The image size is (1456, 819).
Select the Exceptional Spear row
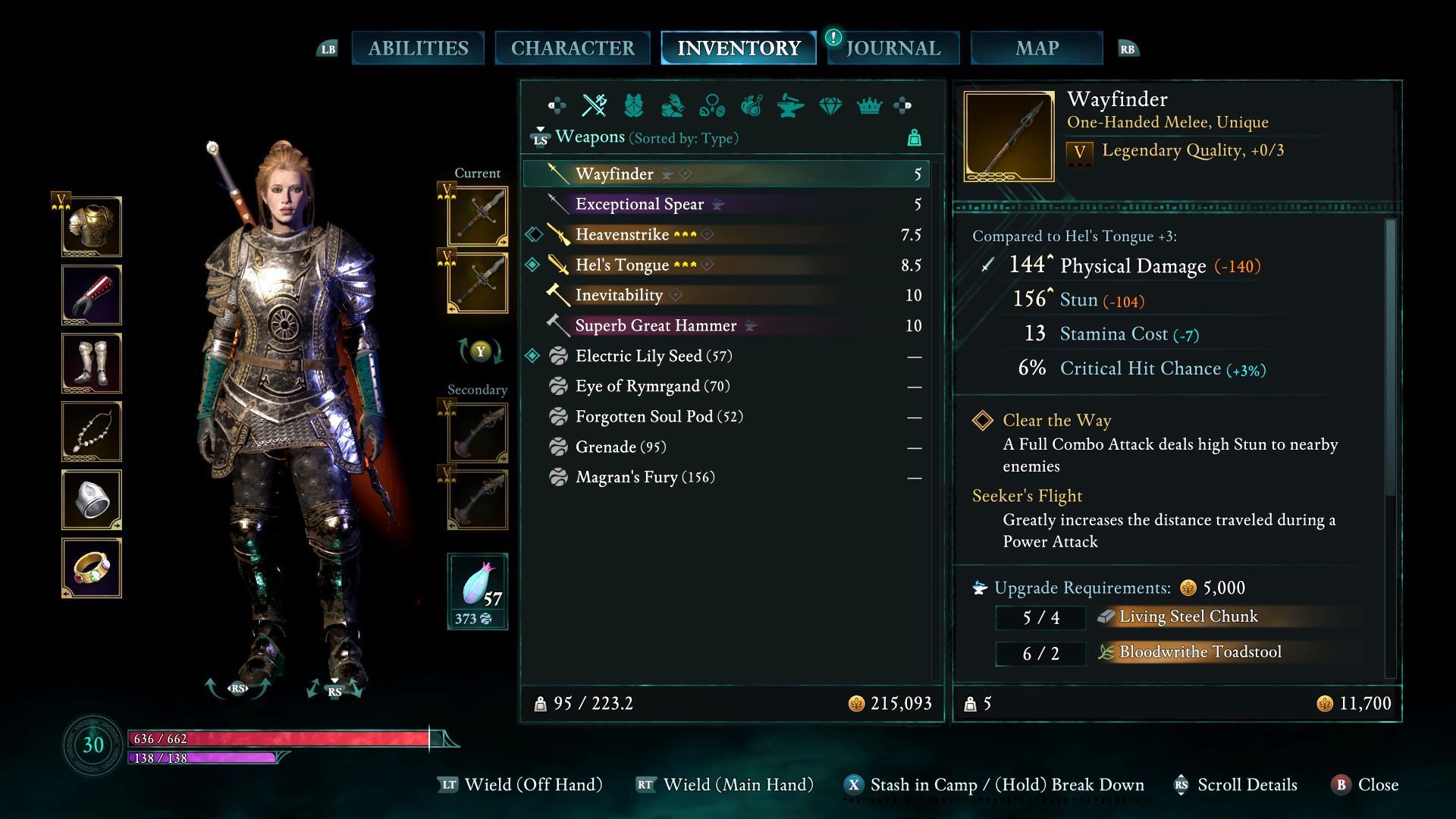click(639, 204)
